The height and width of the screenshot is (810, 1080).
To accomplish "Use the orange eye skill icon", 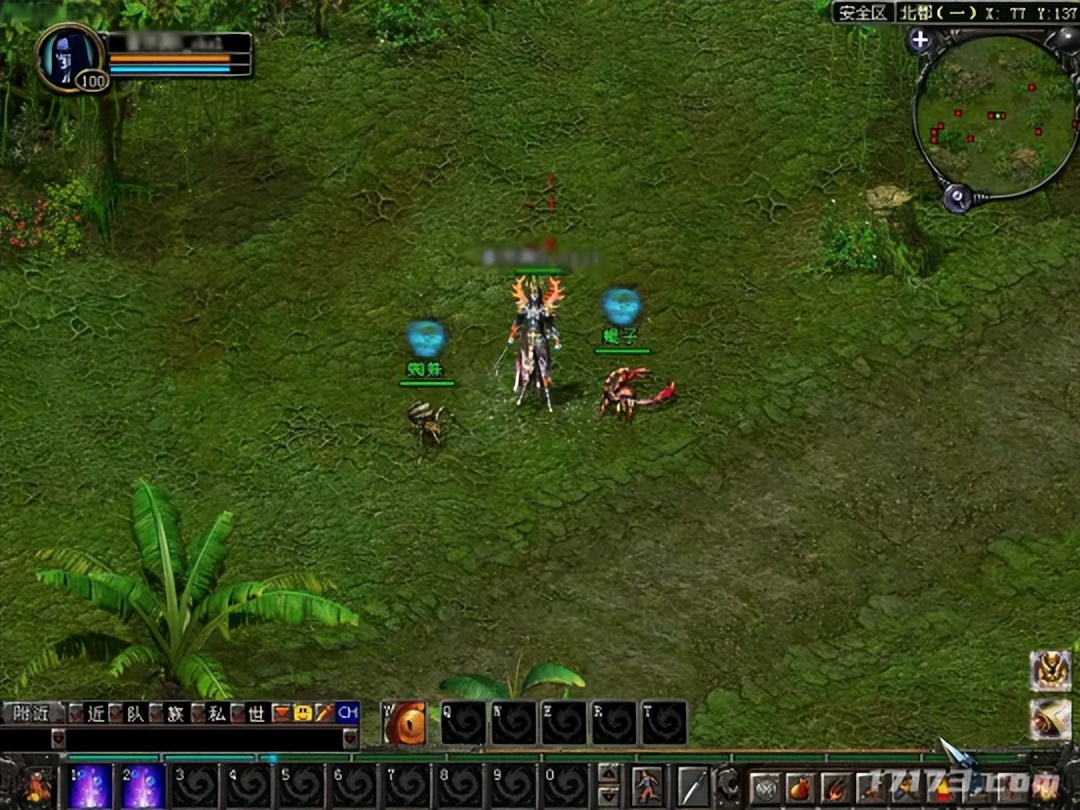I will [406, 722].
